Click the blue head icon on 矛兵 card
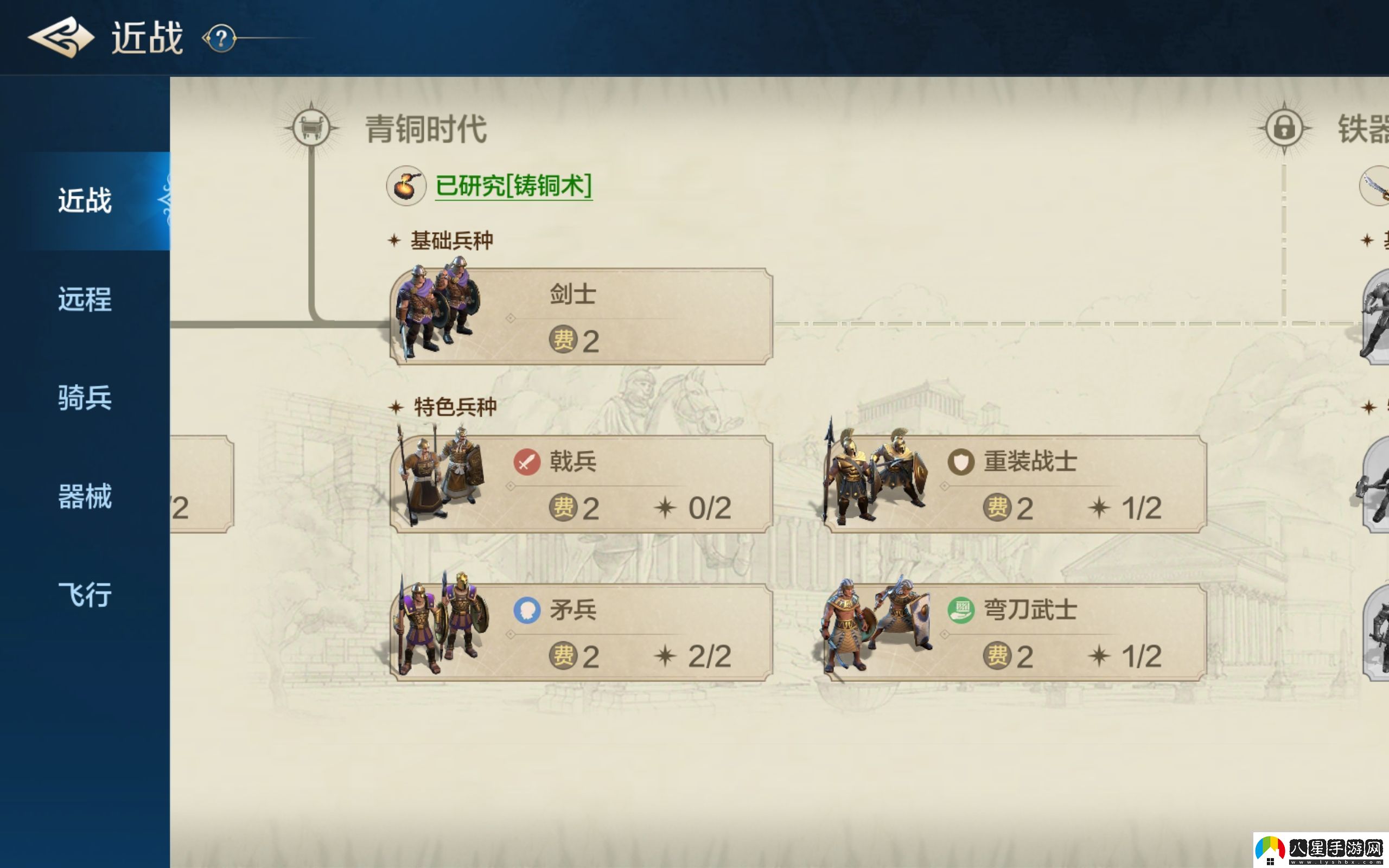 tap(528, 610)
